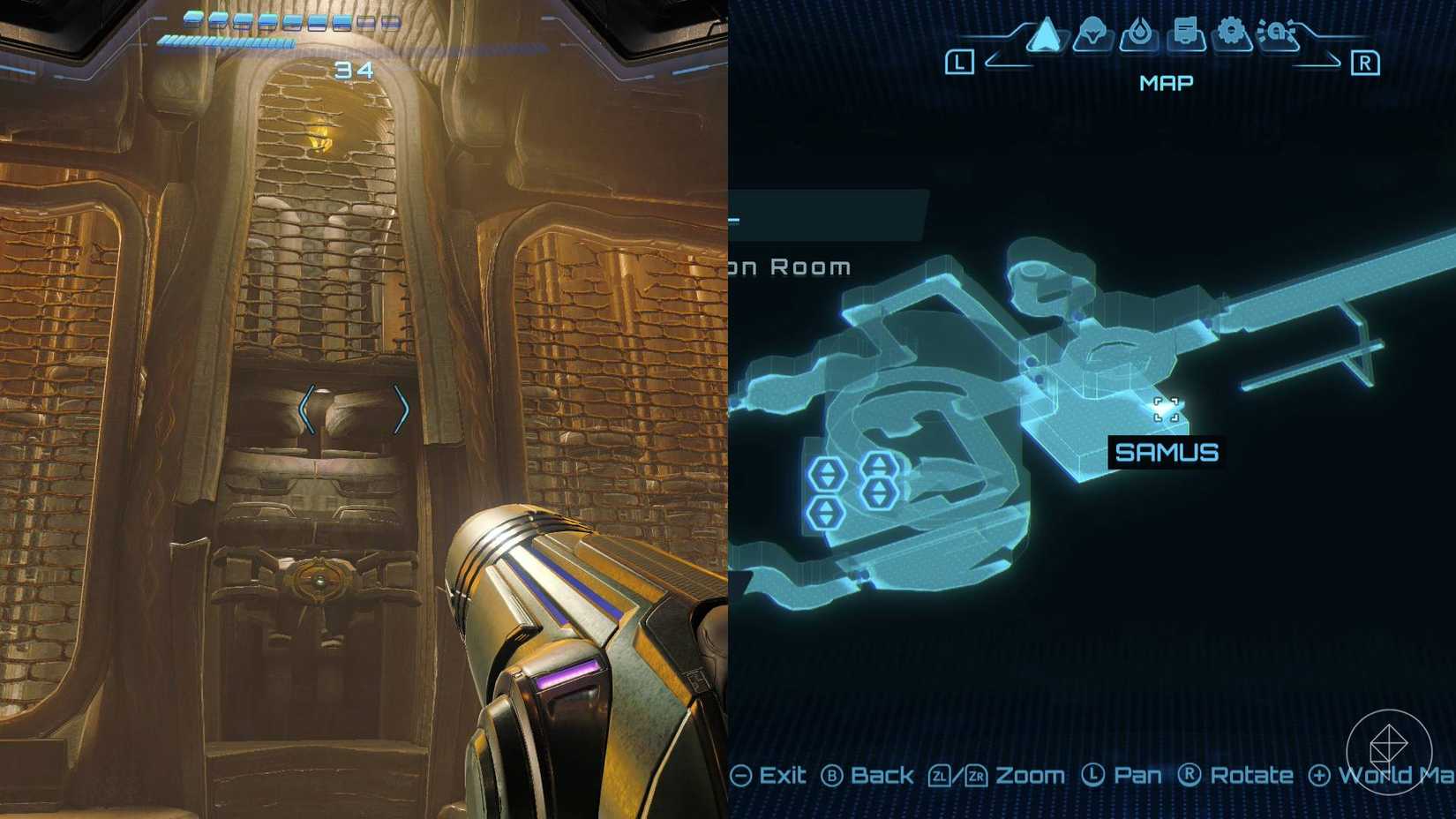Click the SAMUS location label on the map

click(1165, 453)
